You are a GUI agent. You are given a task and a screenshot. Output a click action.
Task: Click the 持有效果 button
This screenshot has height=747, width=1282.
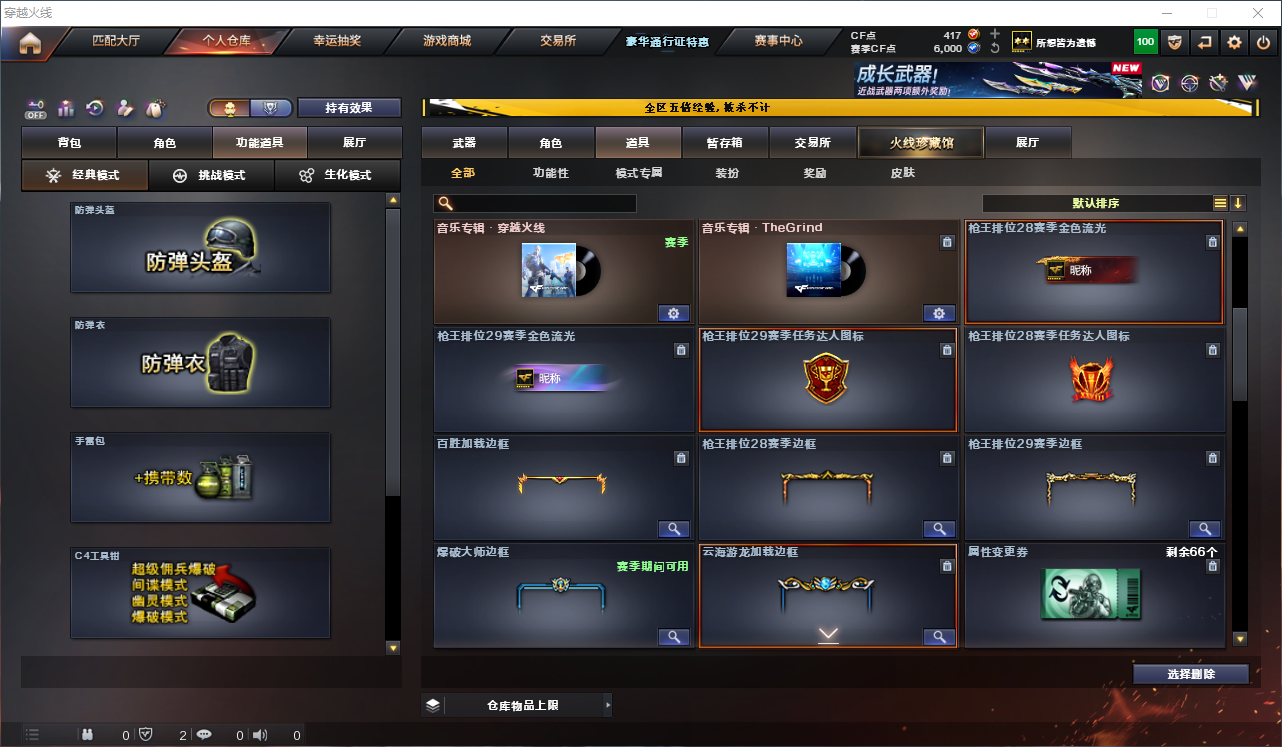coord(349,107)
